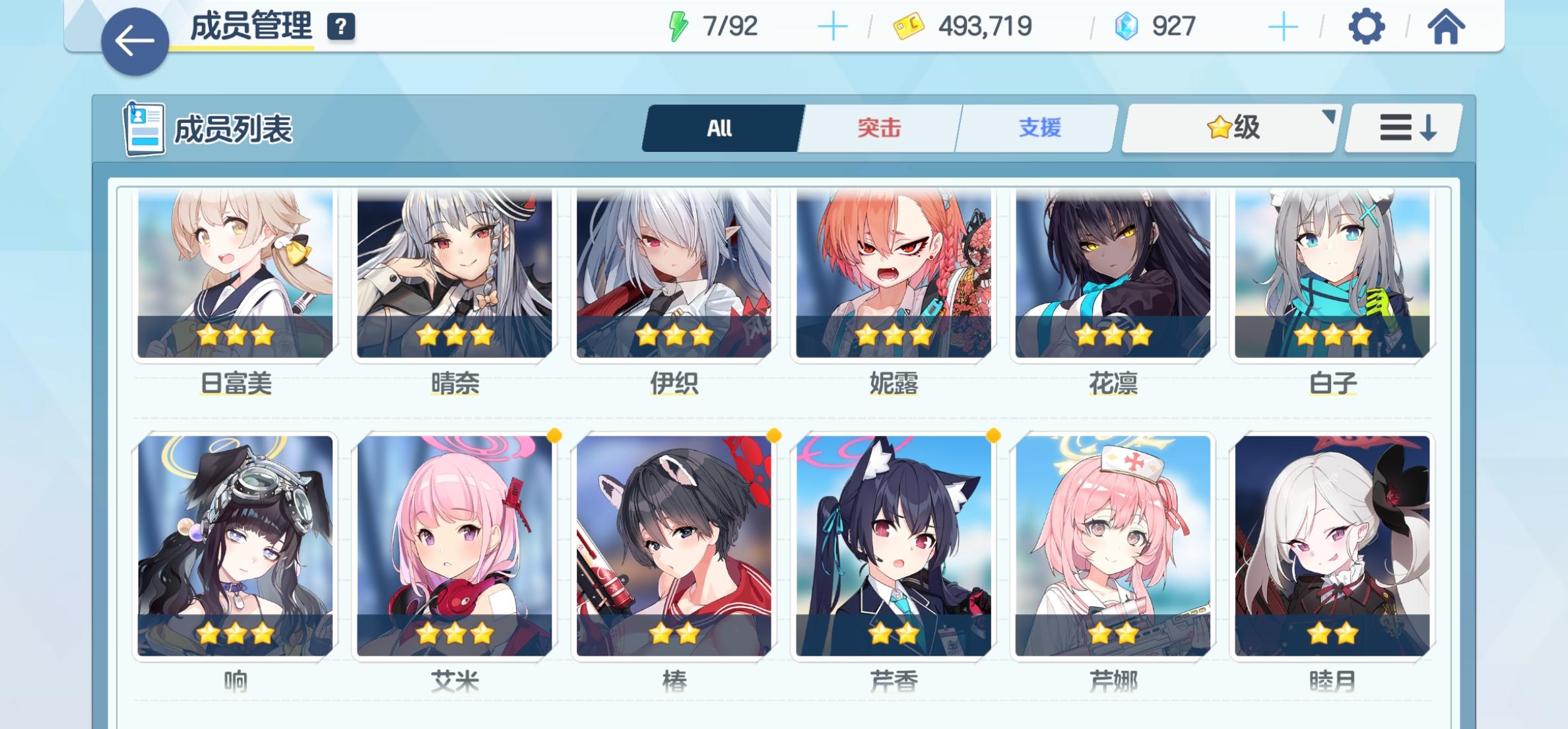Click the energy lightning bolt icon
1568x729 pixels.
[678, 26]
